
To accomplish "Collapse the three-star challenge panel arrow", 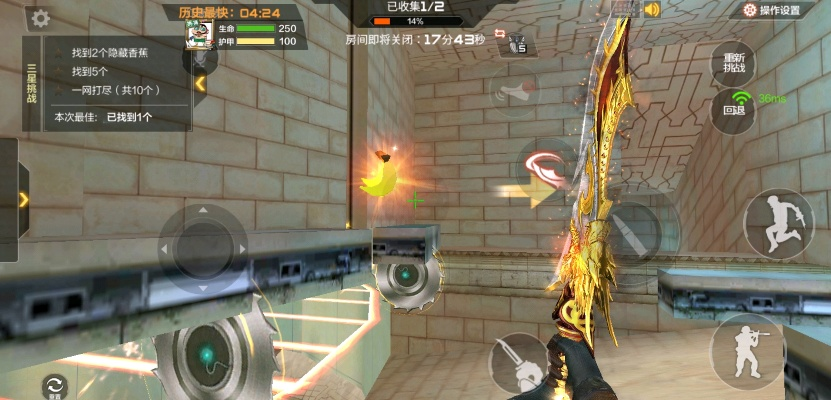I will [201, 85].
